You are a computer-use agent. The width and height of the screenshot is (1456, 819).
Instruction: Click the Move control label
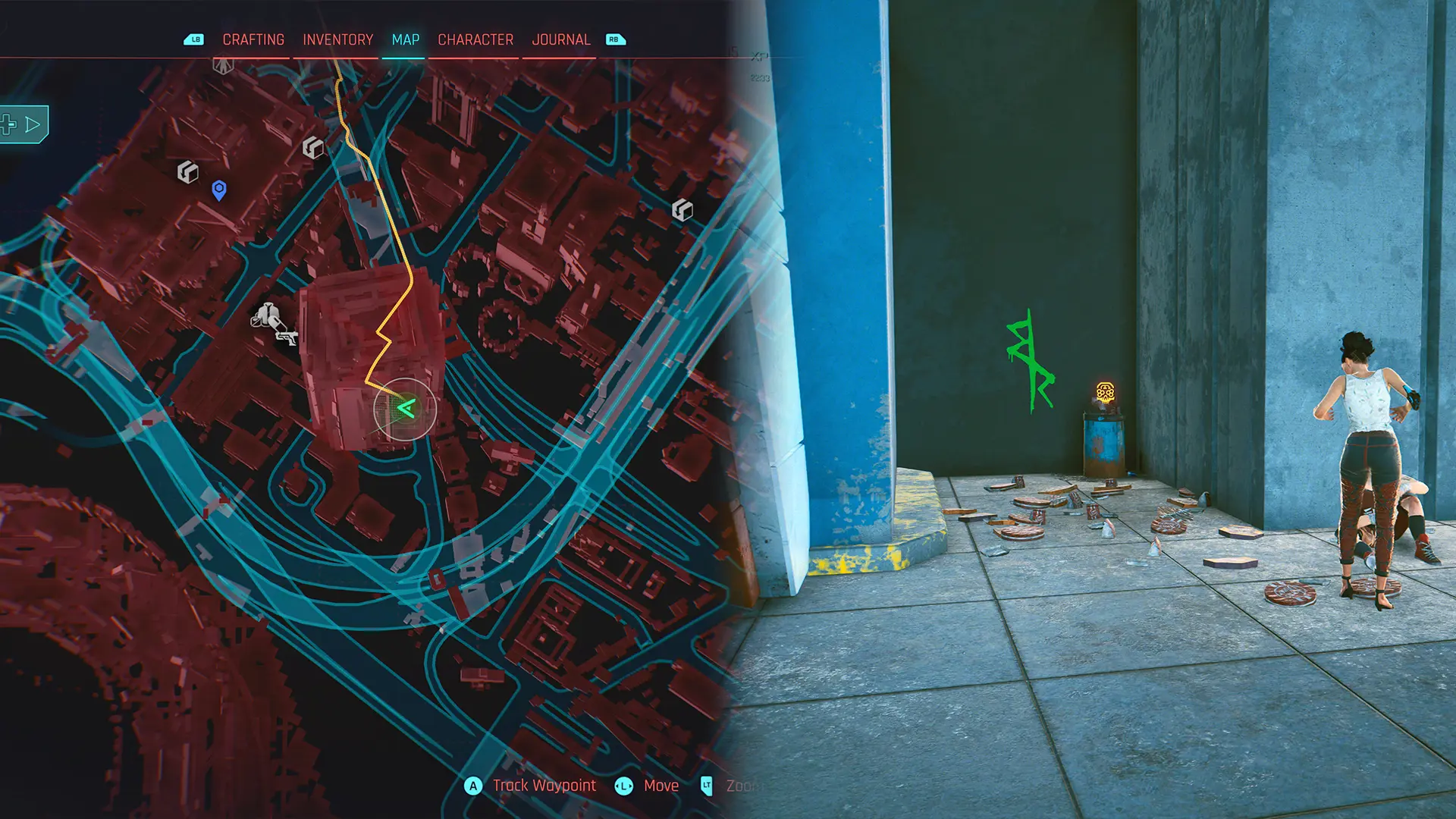tap(661, 786)
